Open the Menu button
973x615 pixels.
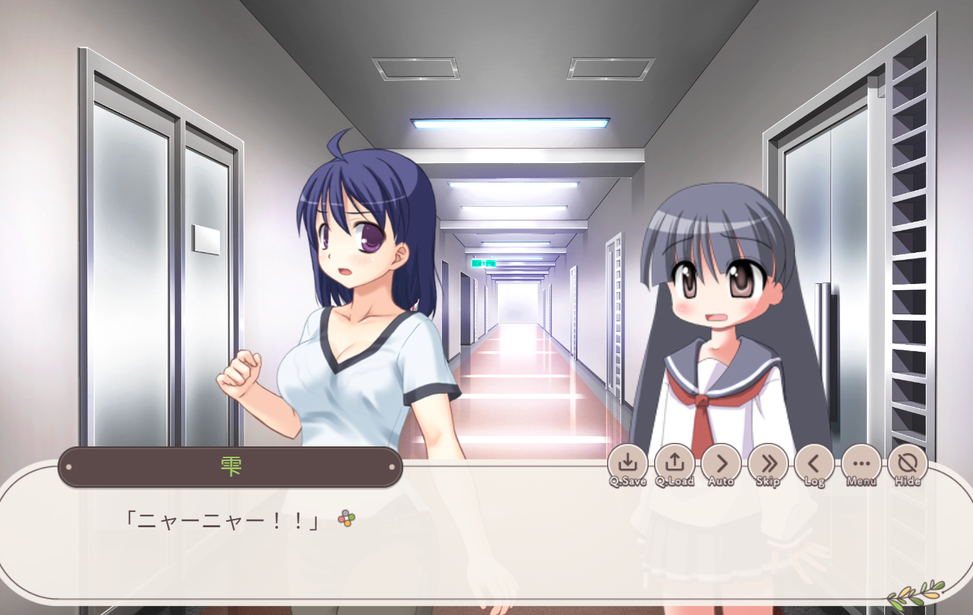click(x=861, y=464)
